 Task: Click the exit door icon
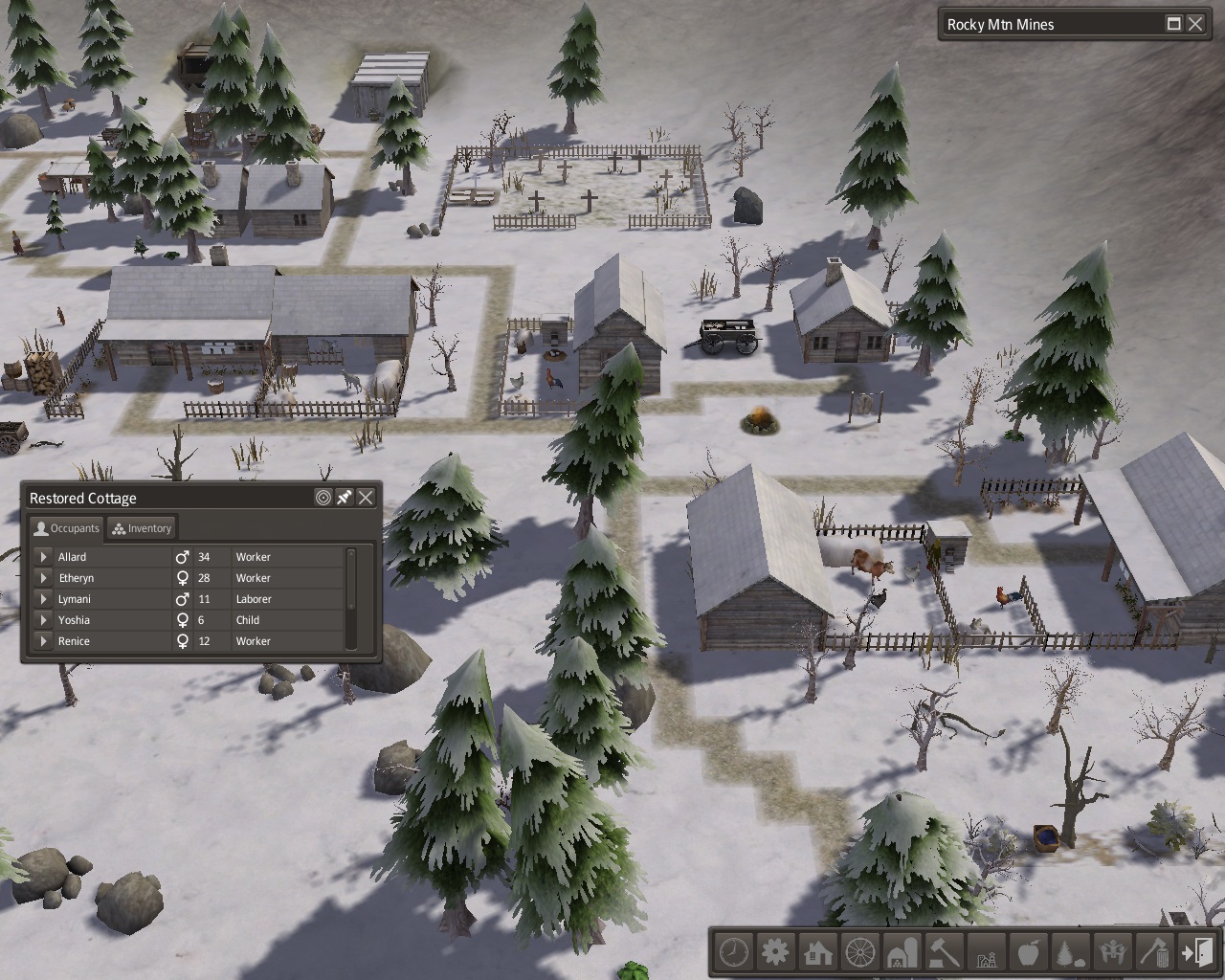[1196, 953]
